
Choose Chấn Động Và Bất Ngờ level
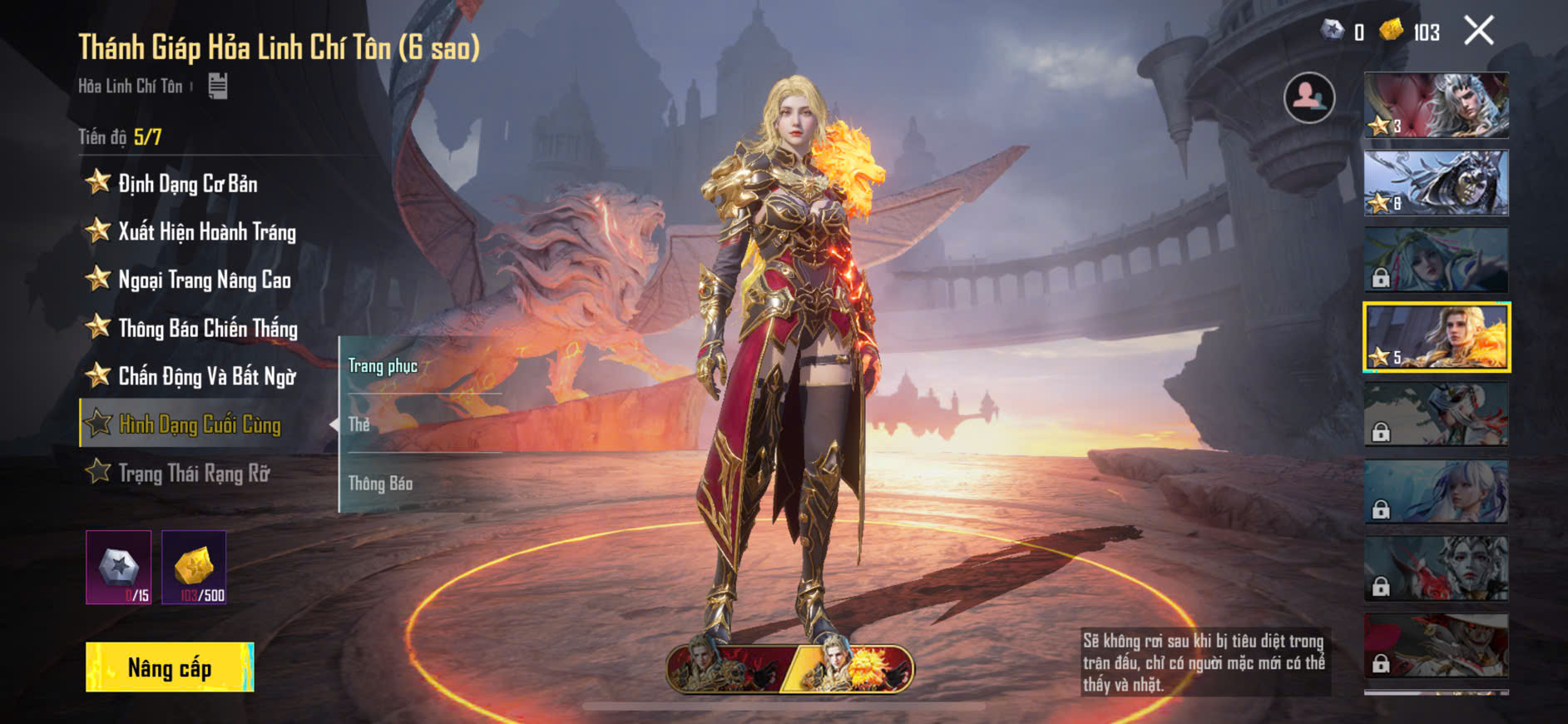pos(206,376)
